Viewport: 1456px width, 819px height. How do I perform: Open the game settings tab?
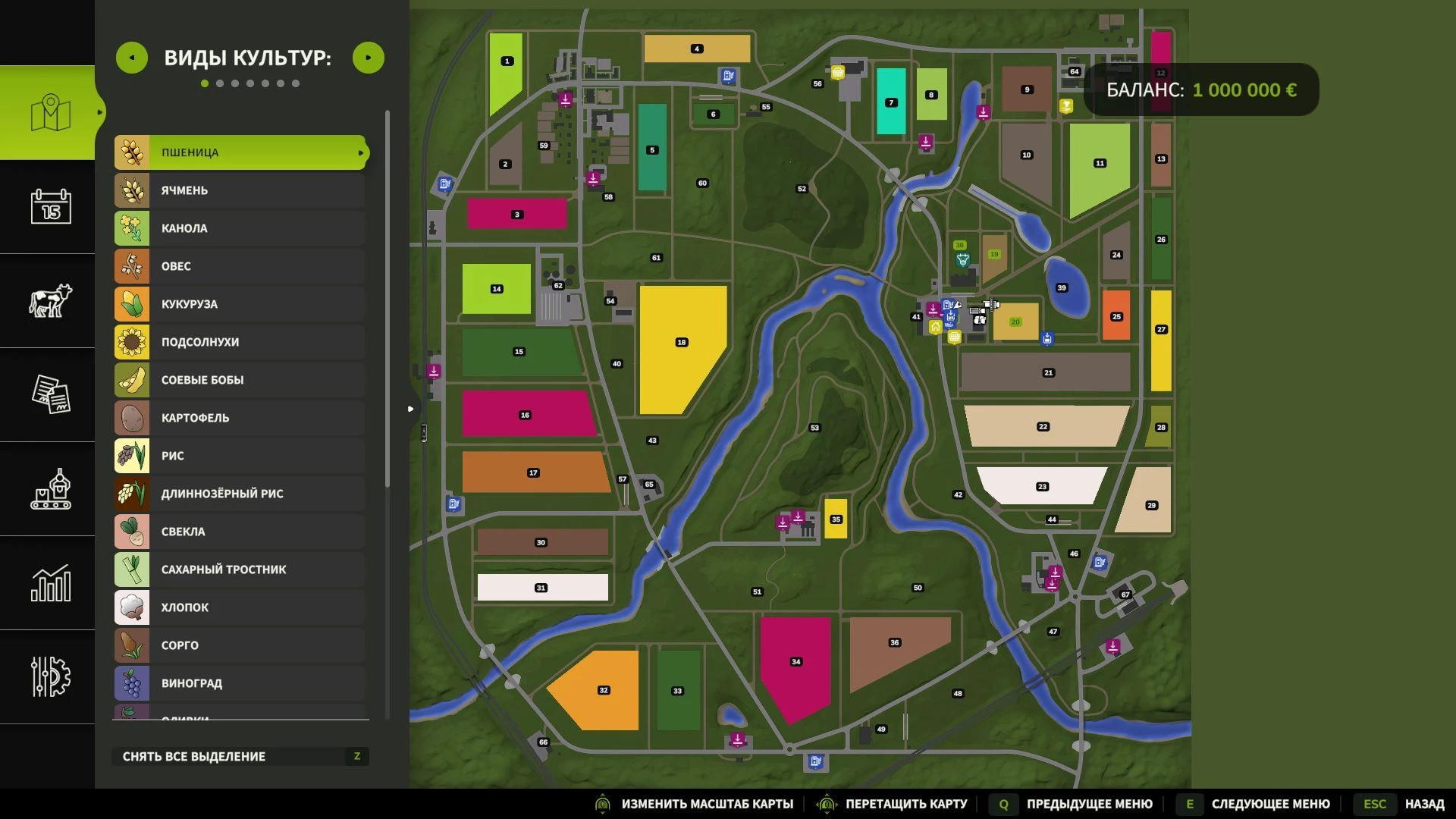(51, 676)
